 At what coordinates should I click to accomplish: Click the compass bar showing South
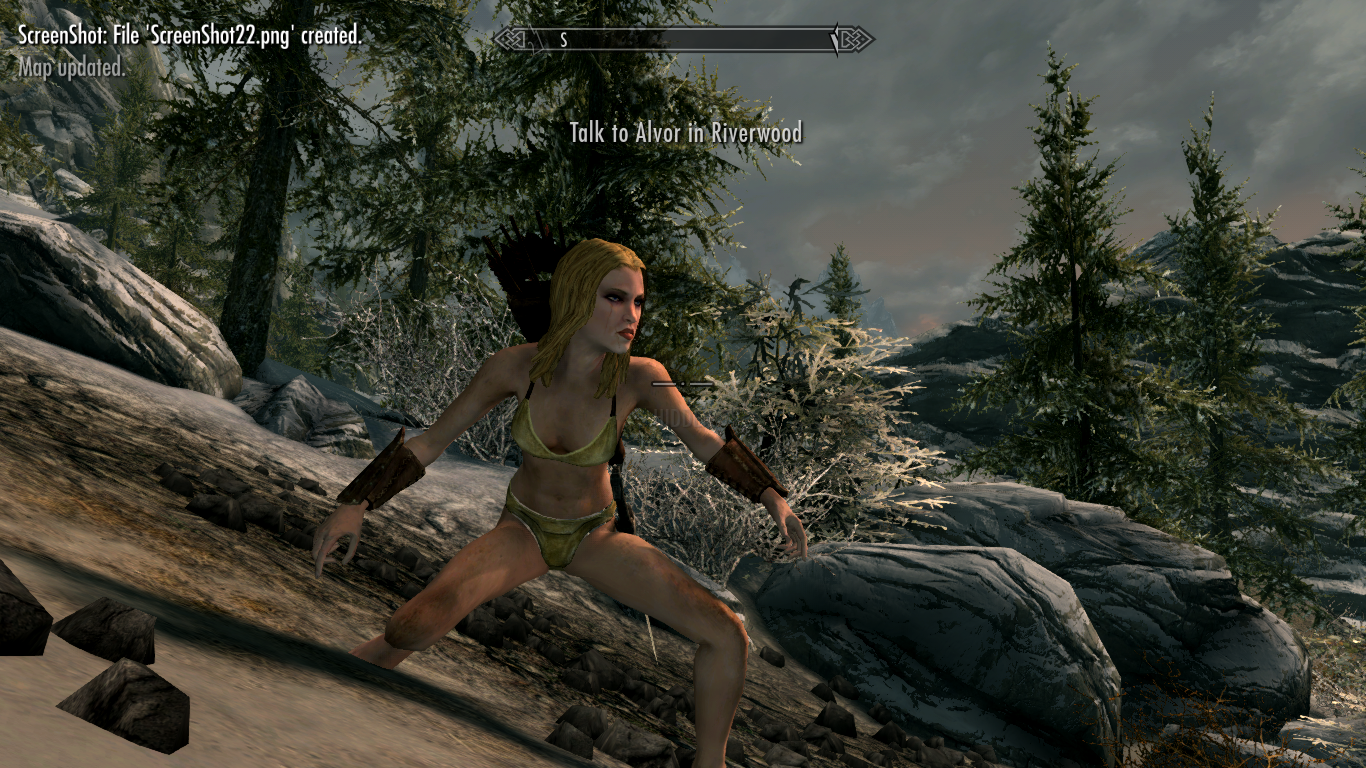point(683,40)
